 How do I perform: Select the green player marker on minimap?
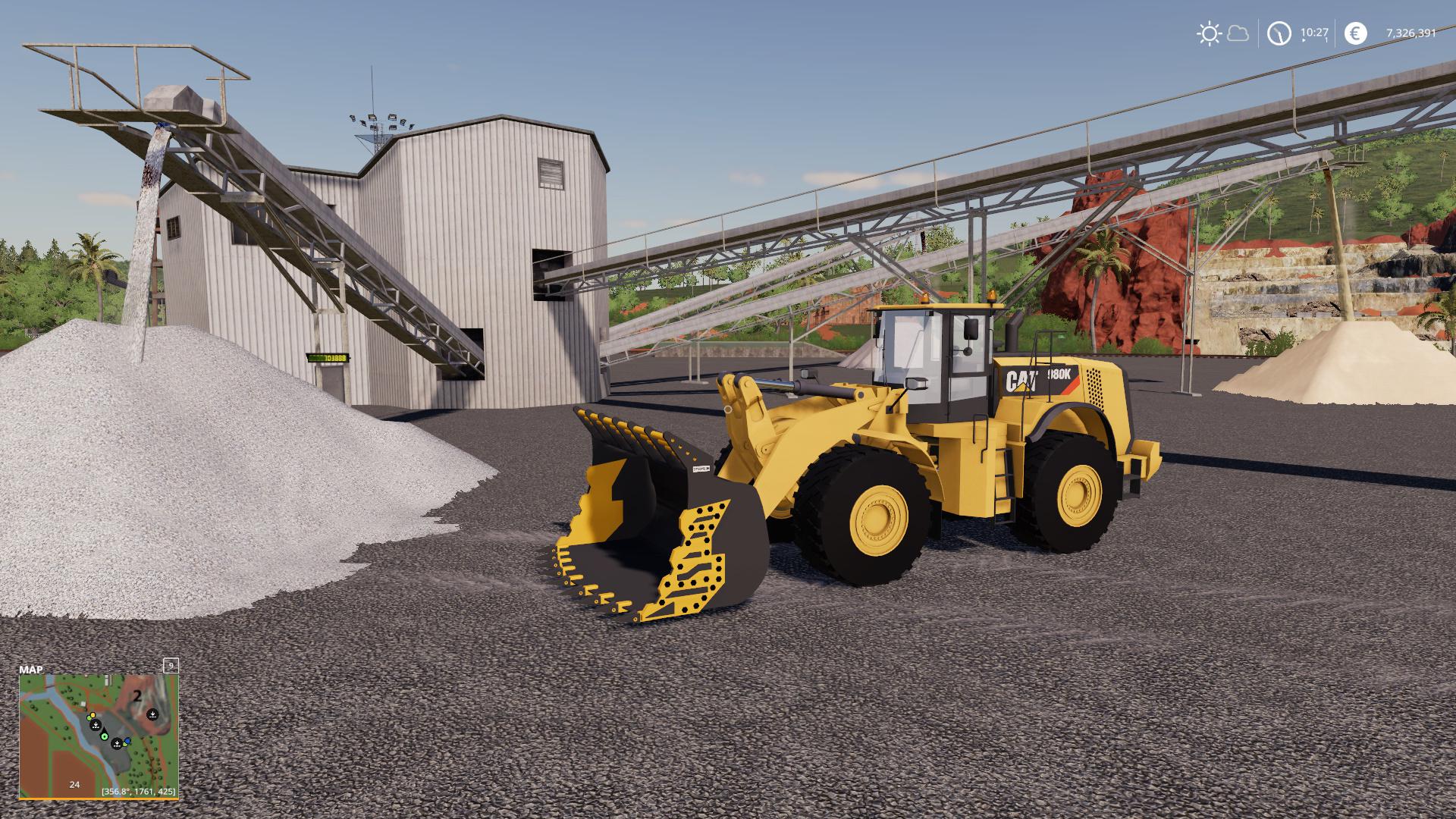coord(105,736)
